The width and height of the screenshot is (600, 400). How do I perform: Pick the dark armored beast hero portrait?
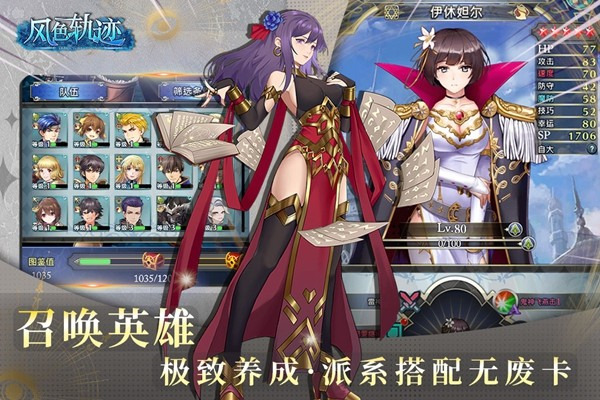[x=172, y=211]
